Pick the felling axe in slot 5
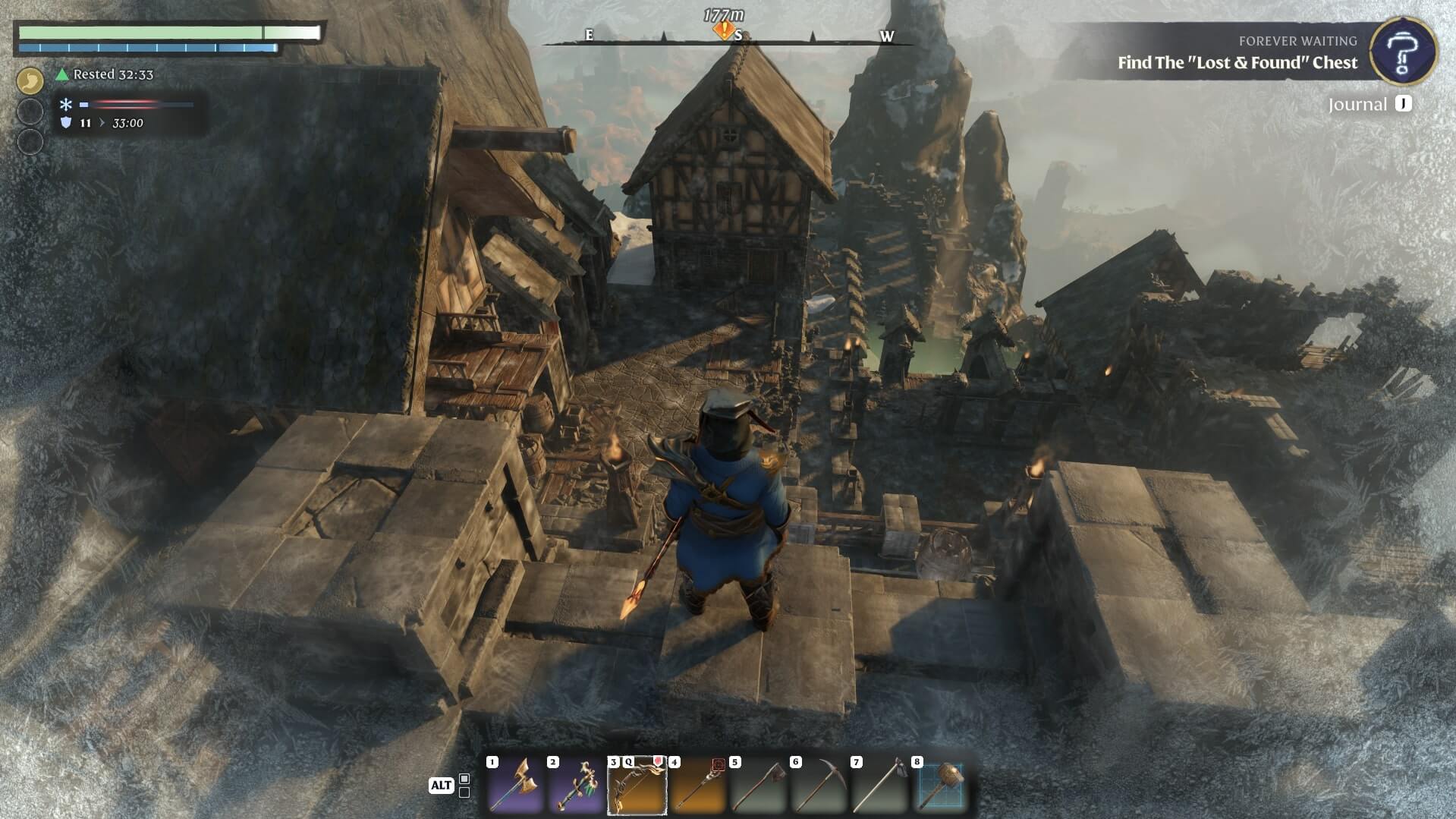This screenshot has height=819, width=1456. pyautogui.click(x=758, y=786)
